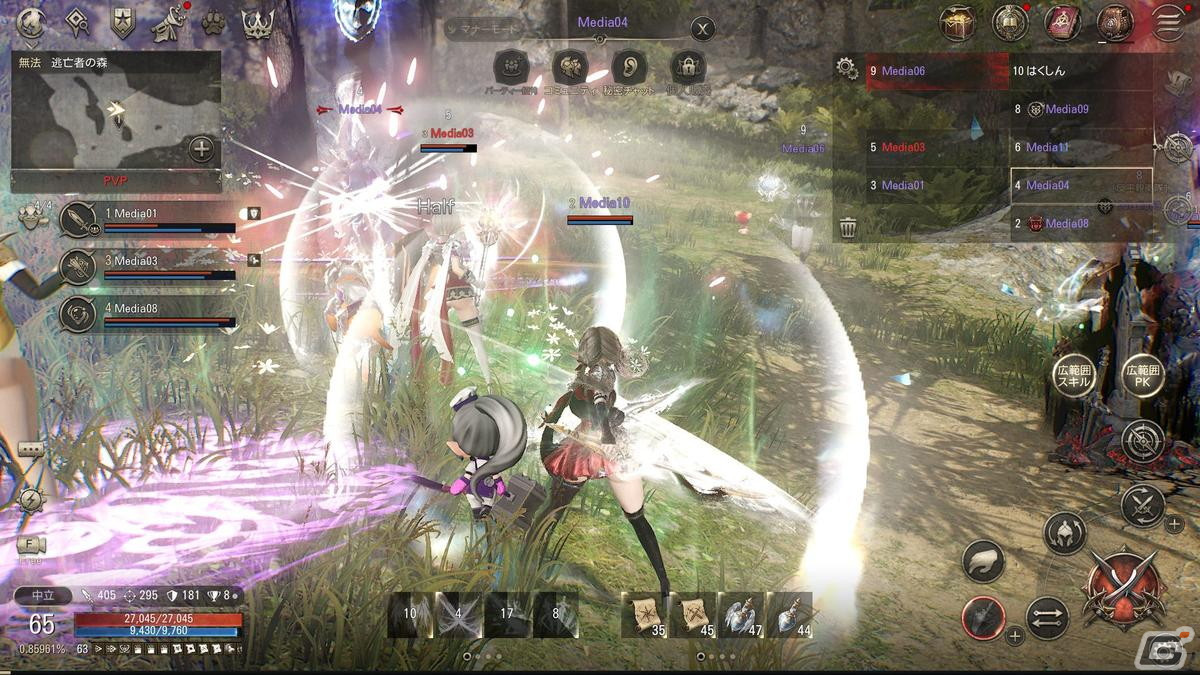
Task: Activate the crossed swords main attack button
Action: (1126, 589)
